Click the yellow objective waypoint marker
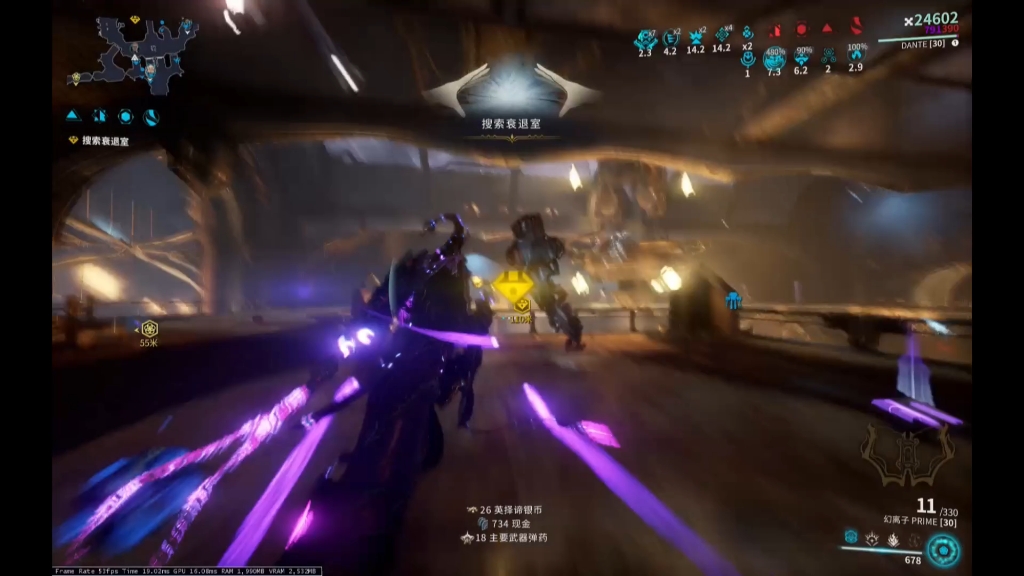The image size is (1024, 576). point(515,290)
